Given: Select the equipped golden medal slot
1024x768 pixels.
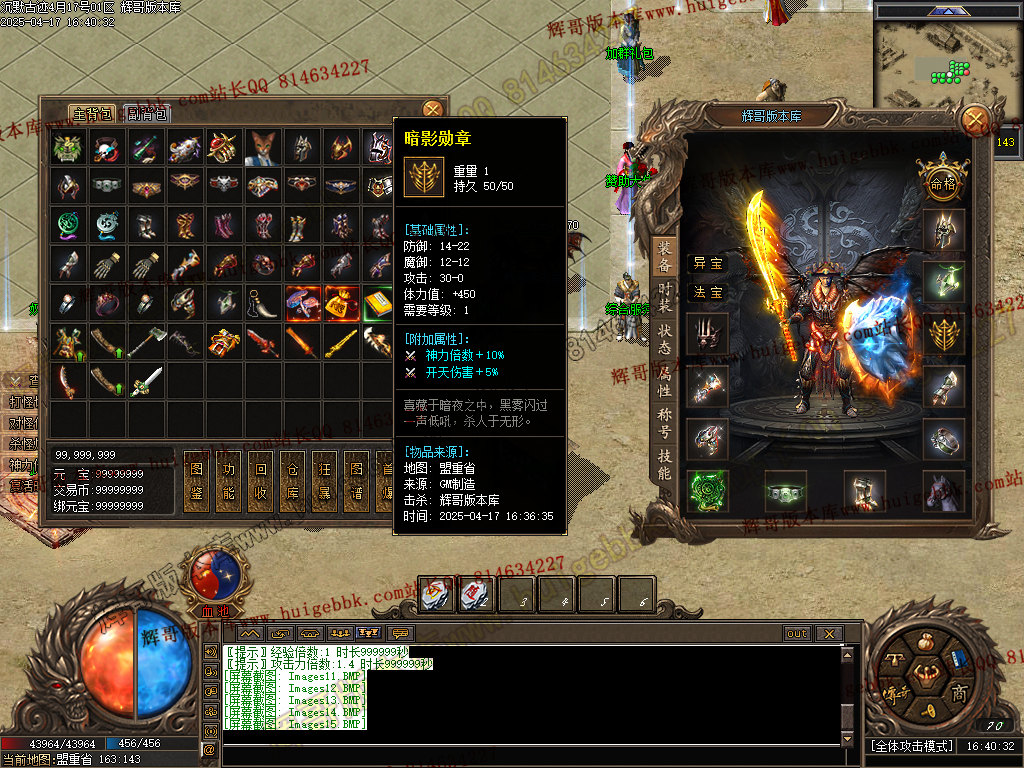Looking at the screenshot, I should (944, 335).
